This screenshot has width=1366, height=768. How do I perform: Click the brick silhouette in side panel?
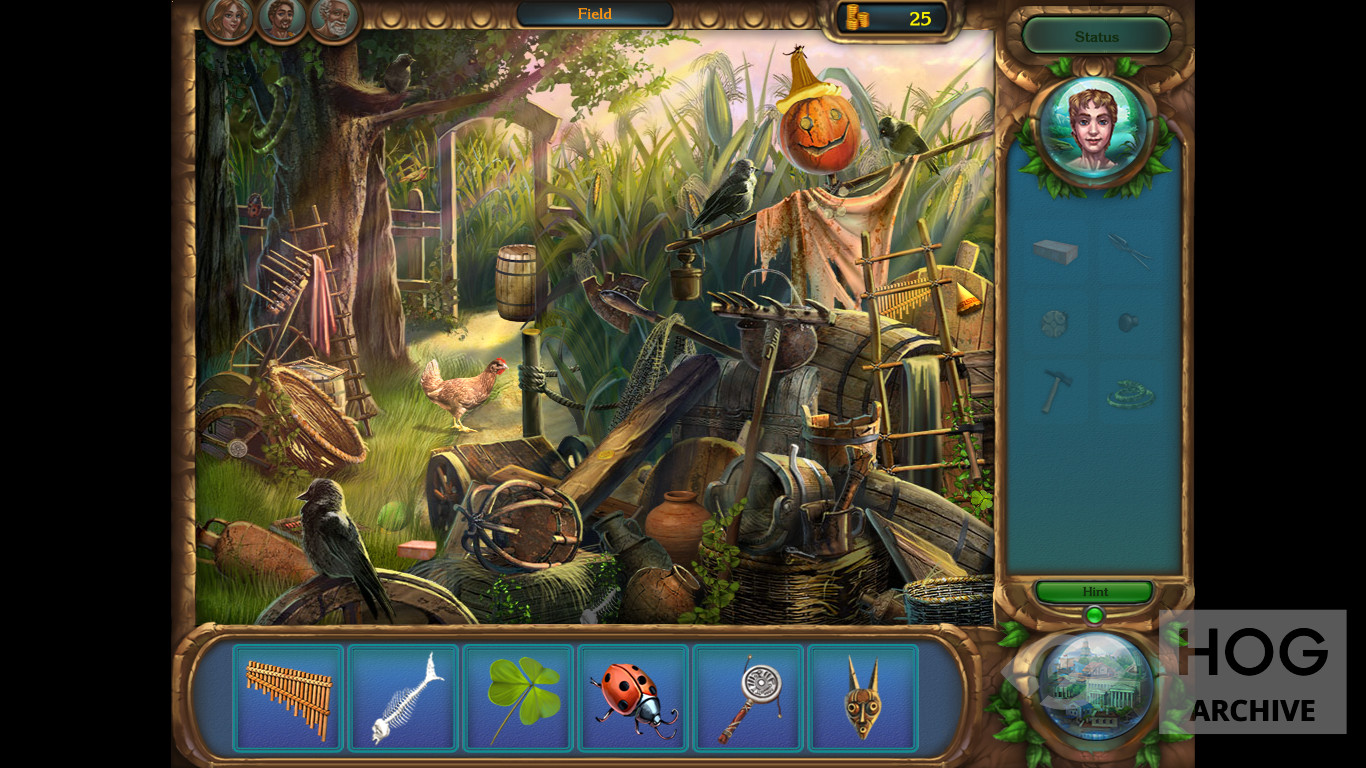1055,251
